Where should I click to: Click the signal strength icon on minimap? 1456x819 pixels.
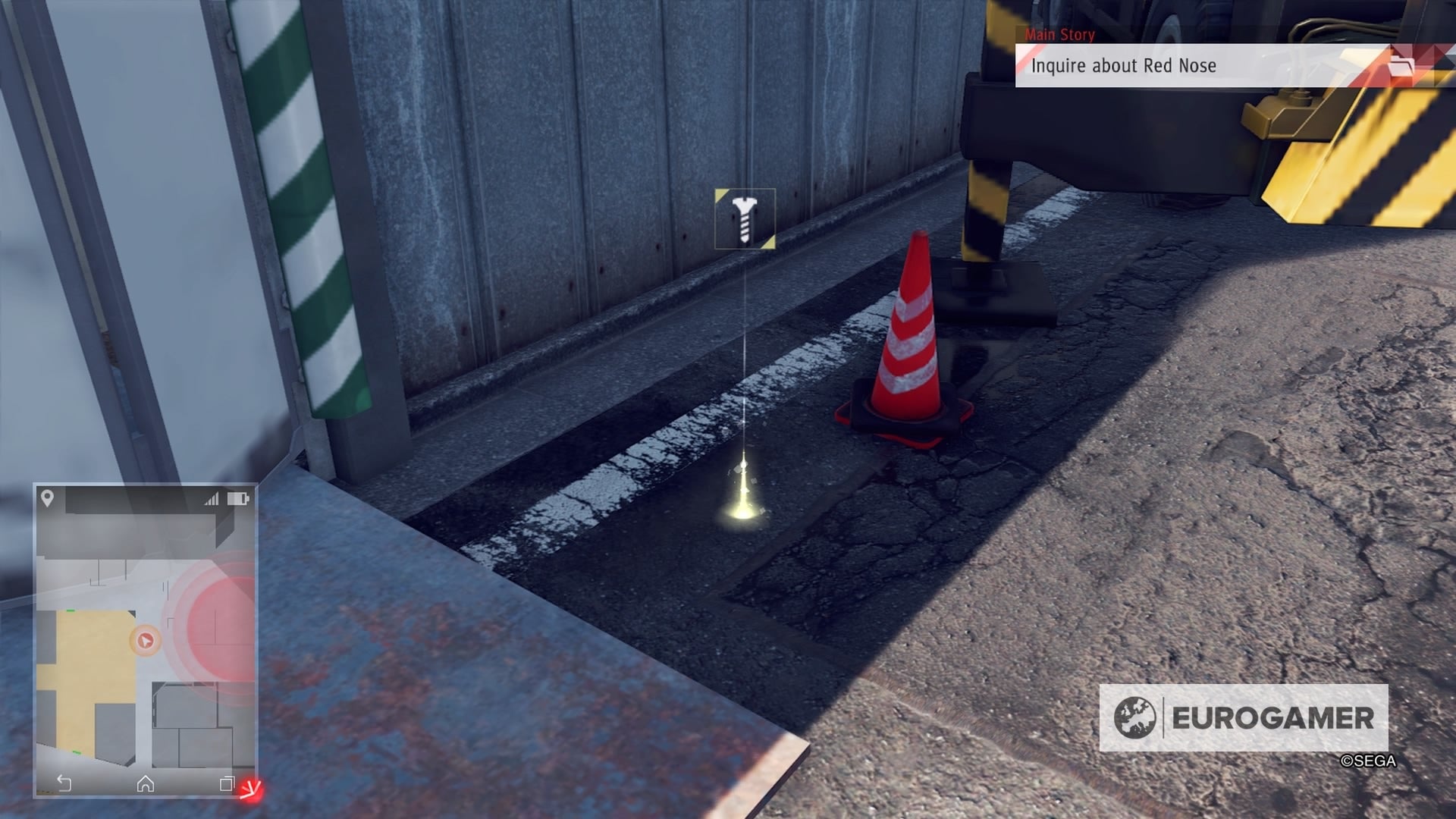pyautogui.click(x=211, y=497)
